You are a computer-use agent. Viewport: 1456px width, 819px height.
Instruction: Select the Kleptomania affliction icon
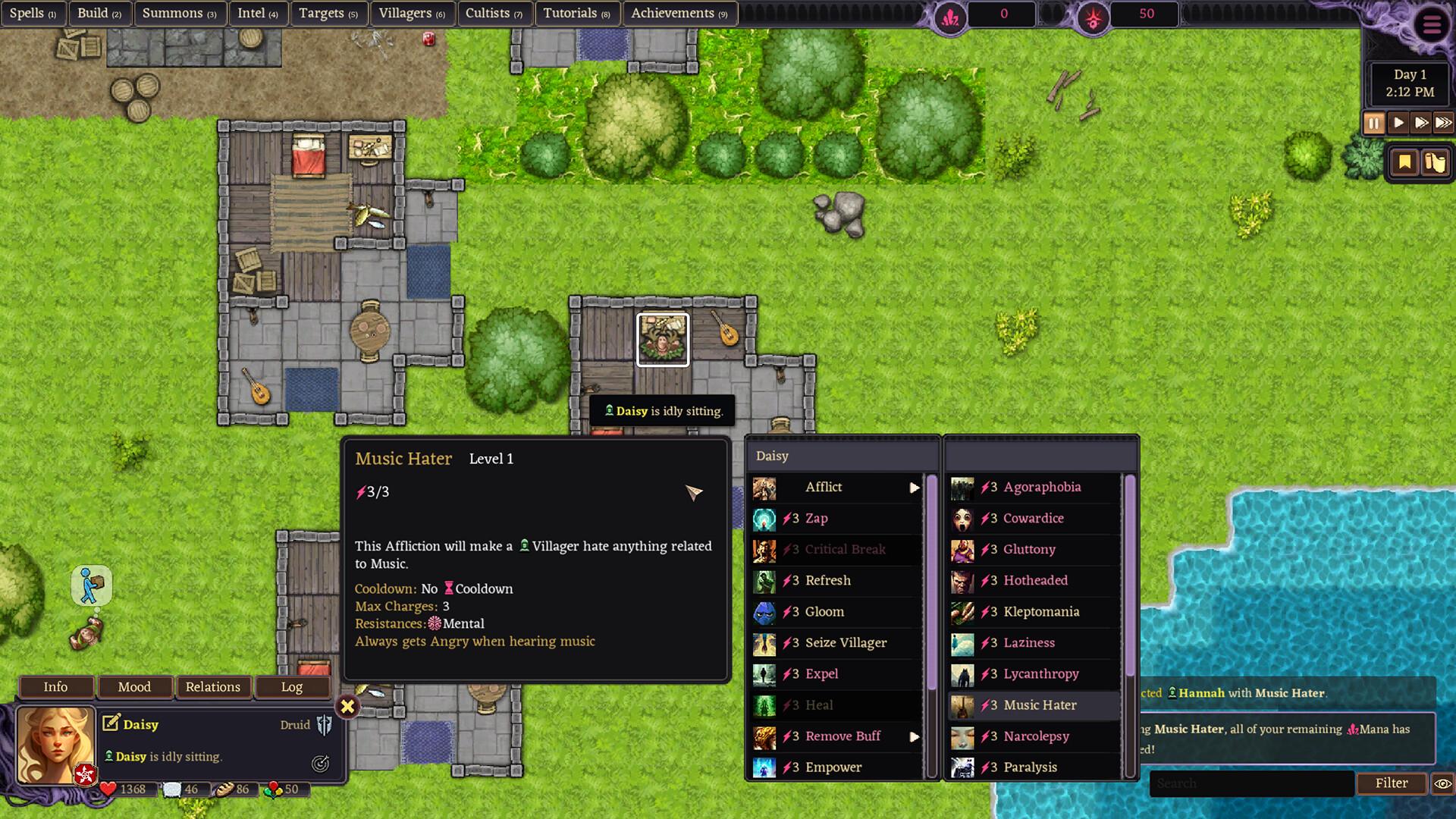[963, 612]
